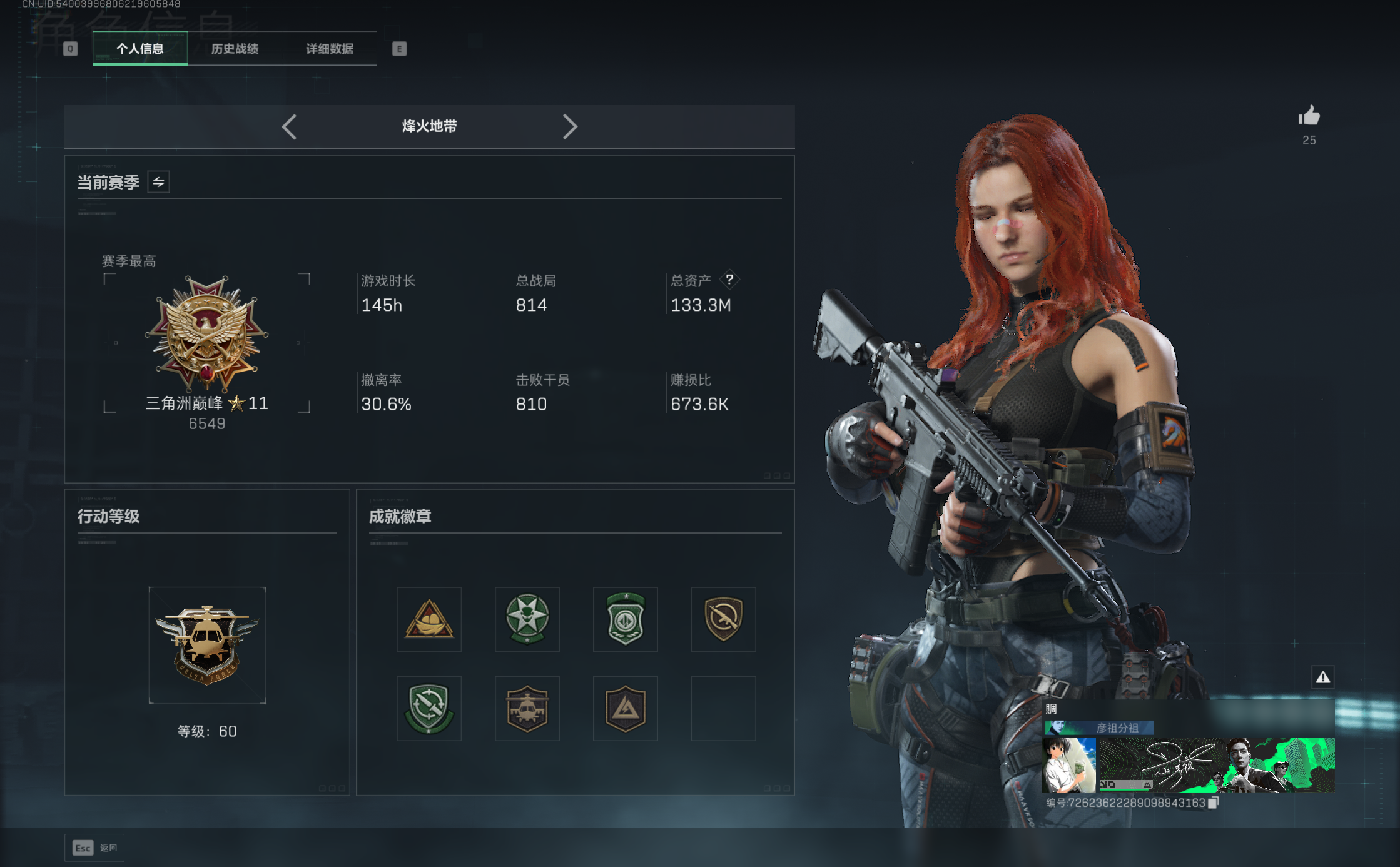Open the 总资产 question mark help
This screenshot has width=1400, height=867.
[729, 280]
